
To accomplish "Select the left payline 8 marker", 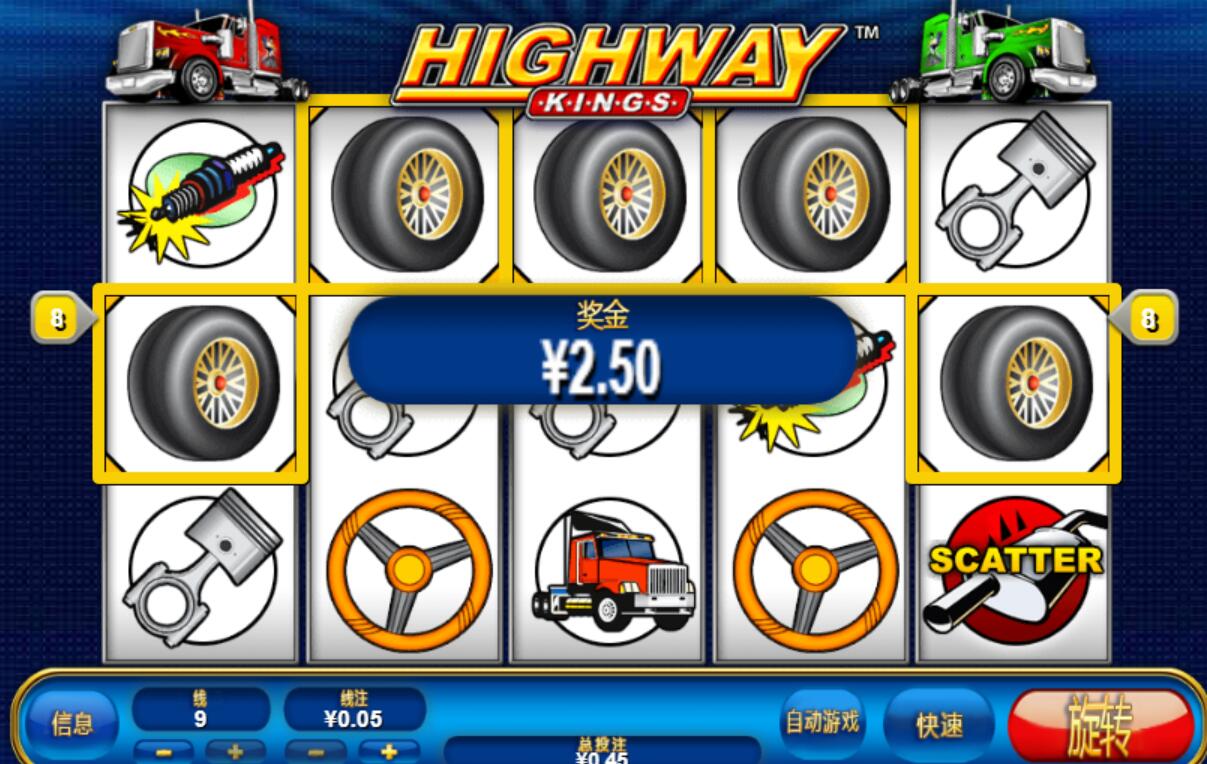I will click(57, 320).
